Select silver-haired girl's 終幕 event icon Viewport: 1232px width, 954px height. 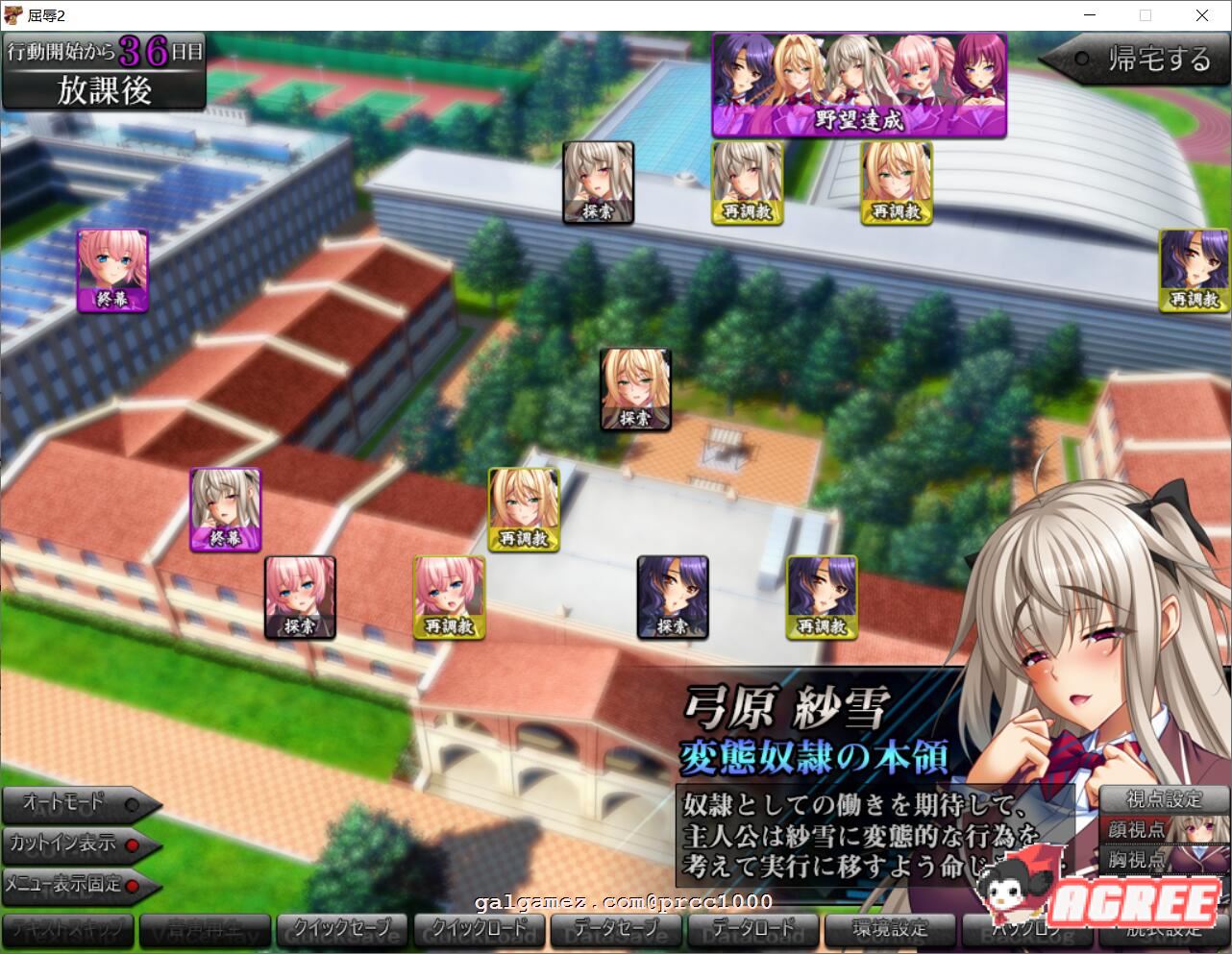coord(225,509)
